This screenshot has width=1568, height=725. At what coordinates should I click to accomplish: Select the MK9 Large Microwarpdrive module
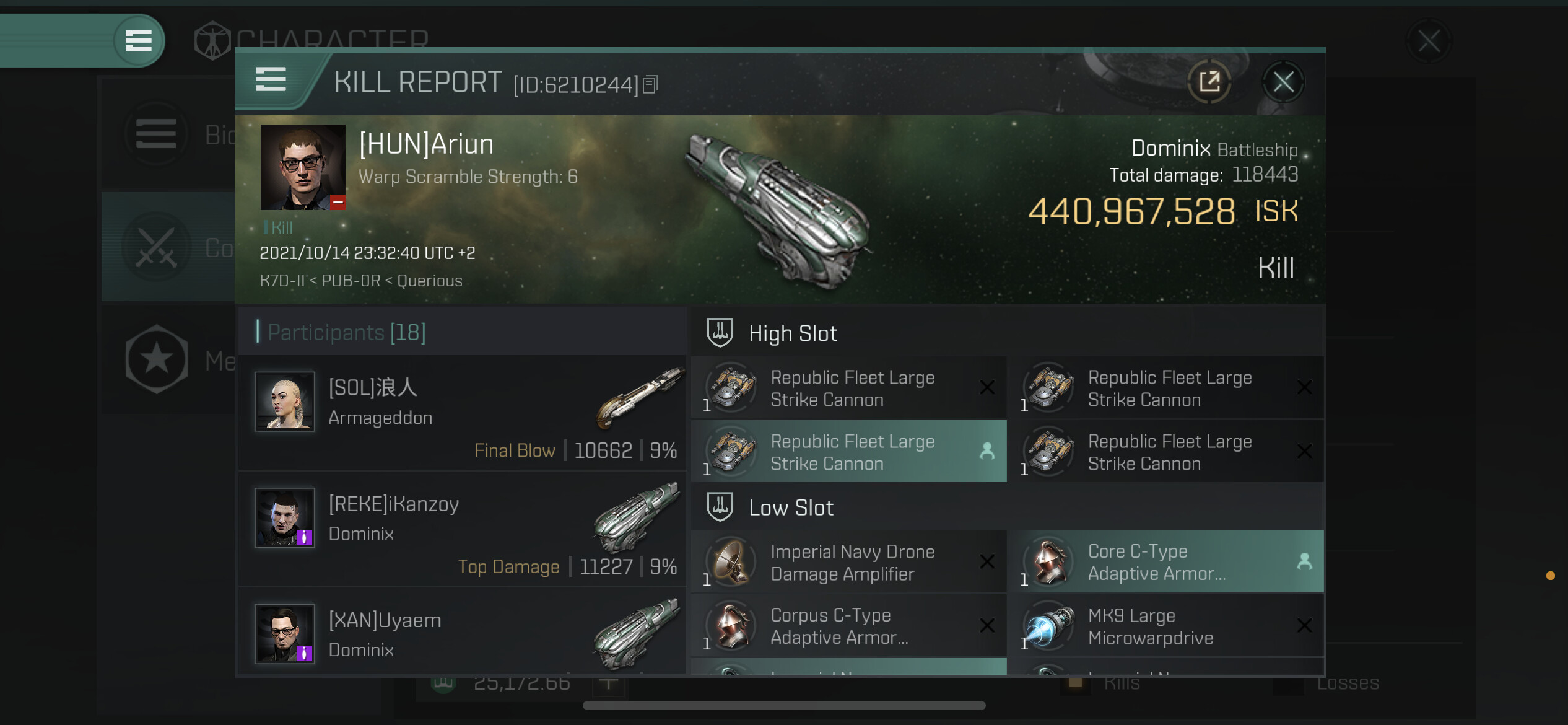[1165, 626]
